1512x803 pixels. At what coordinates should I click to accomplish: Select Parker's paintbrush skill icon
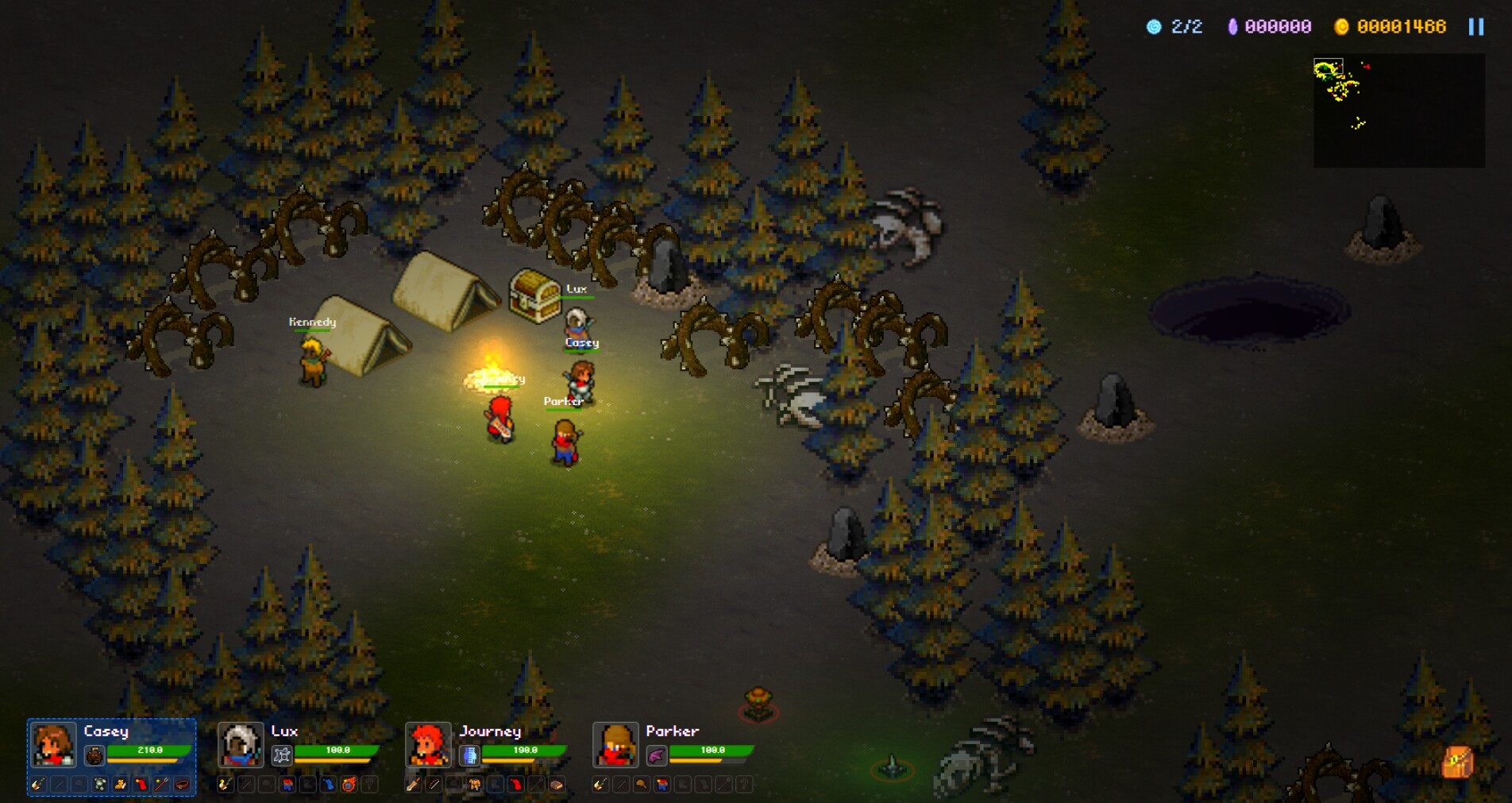point(601,785)
